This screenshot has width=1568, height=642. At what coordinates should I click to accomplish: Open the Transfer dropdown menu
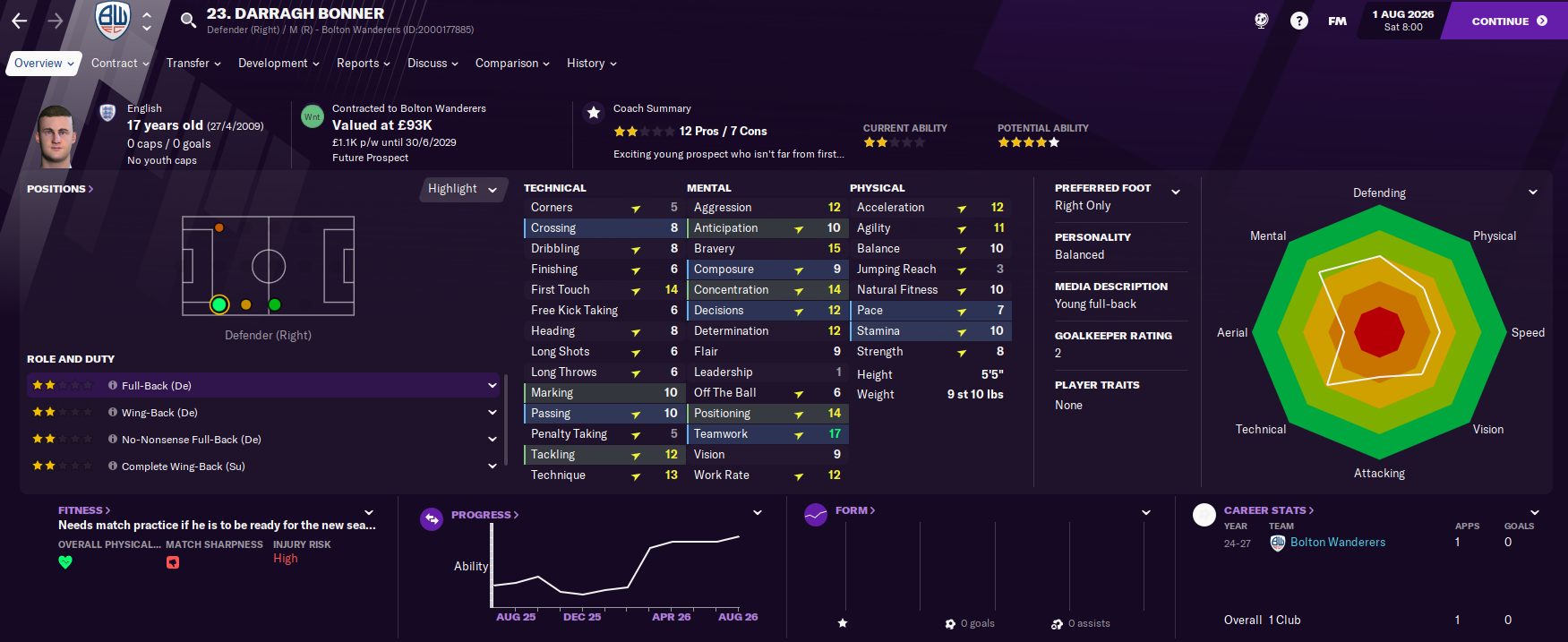click(x=193, y=64)
